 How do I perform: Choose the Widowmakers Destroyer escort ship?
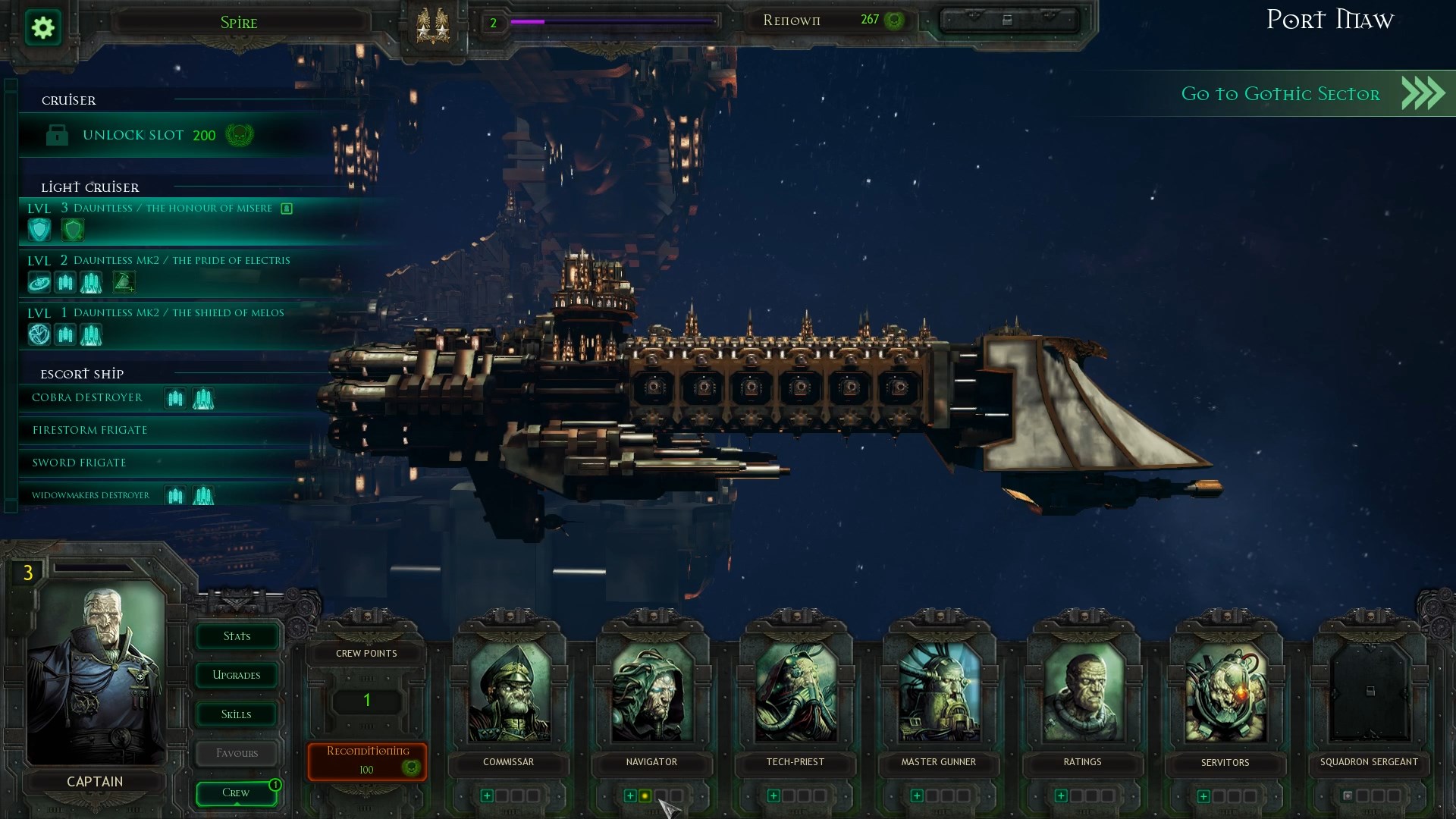pyautogui.click(x=91, y=496)
